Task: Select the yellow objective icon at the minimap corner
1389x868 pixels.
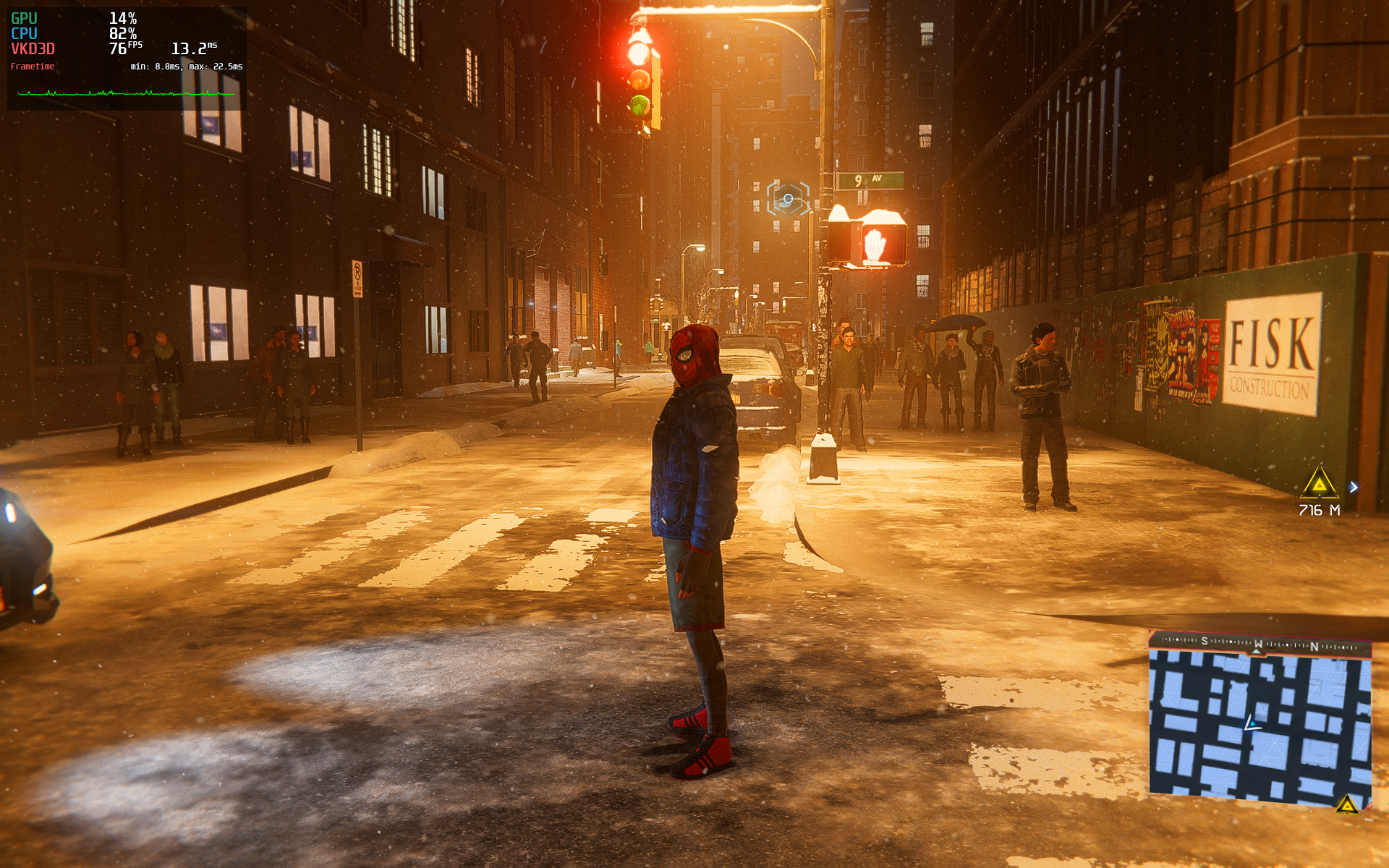Action: pyautogui.click(x=1346, y=804)
